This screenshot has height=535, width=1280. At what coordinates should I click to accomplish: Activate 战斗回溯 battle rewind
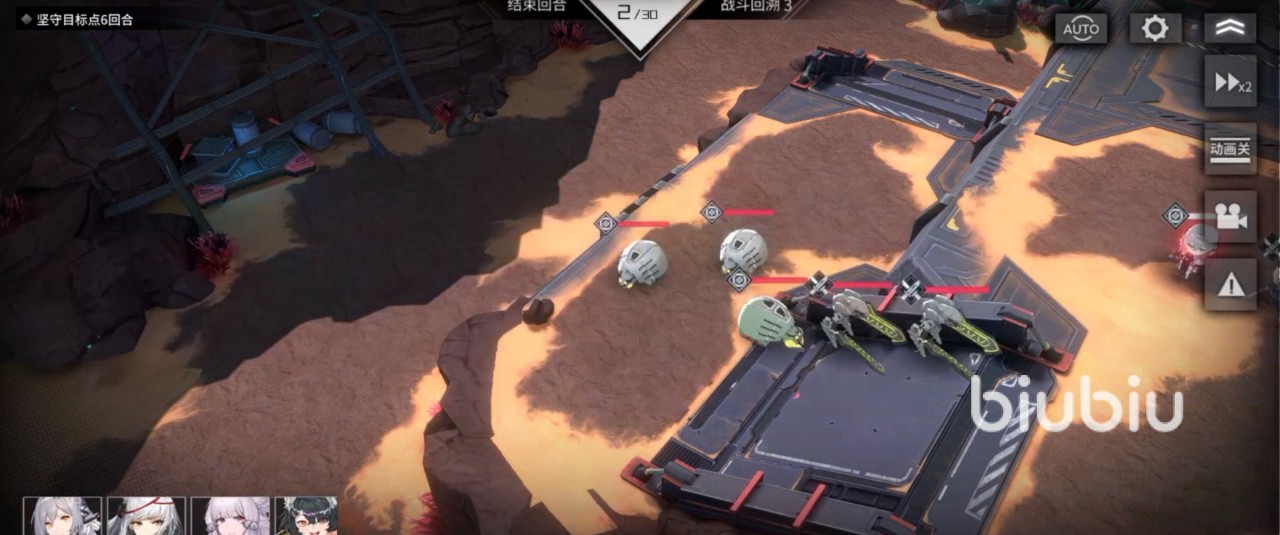(x=755, y=6)
